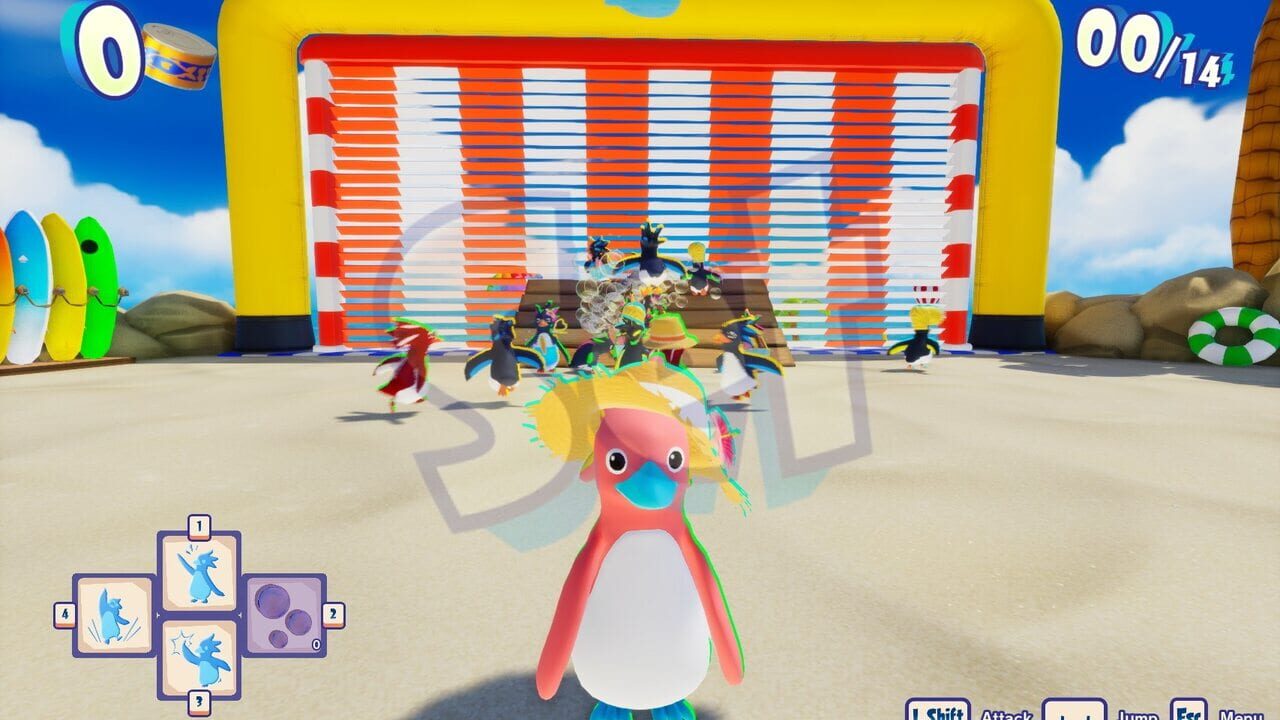Image resolution: width=1280 pixels, height=720 pixels.
Task: Toggle the number 4 tab on ability wheel
Action: [x=64, y=613]
